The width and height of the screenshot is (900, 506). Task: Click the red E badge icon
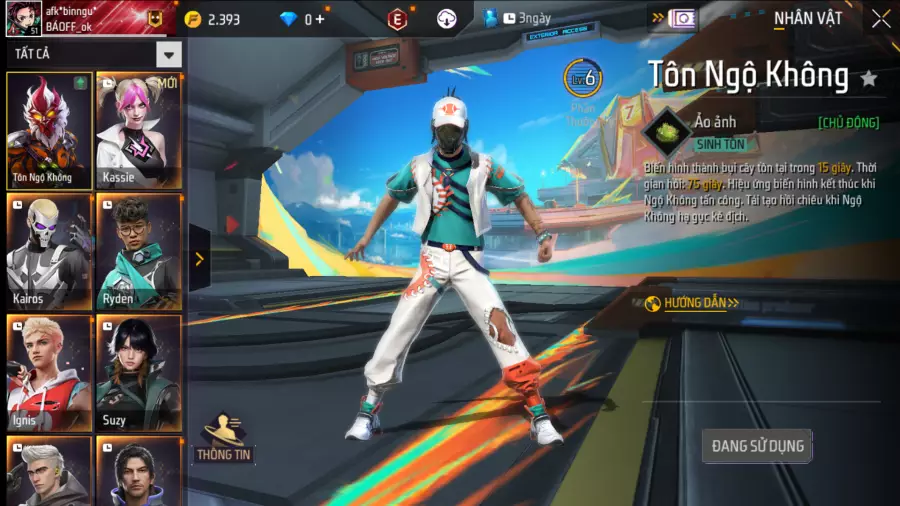[x=398, y=19]
